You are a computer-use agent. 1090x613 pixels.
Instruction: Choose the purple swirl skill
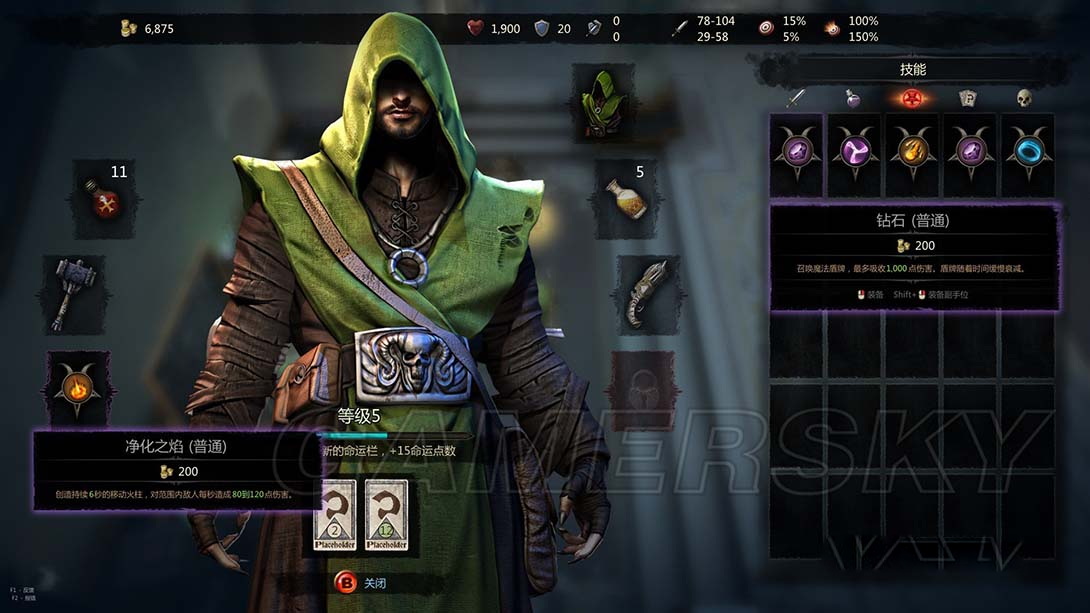coord(854,152)
